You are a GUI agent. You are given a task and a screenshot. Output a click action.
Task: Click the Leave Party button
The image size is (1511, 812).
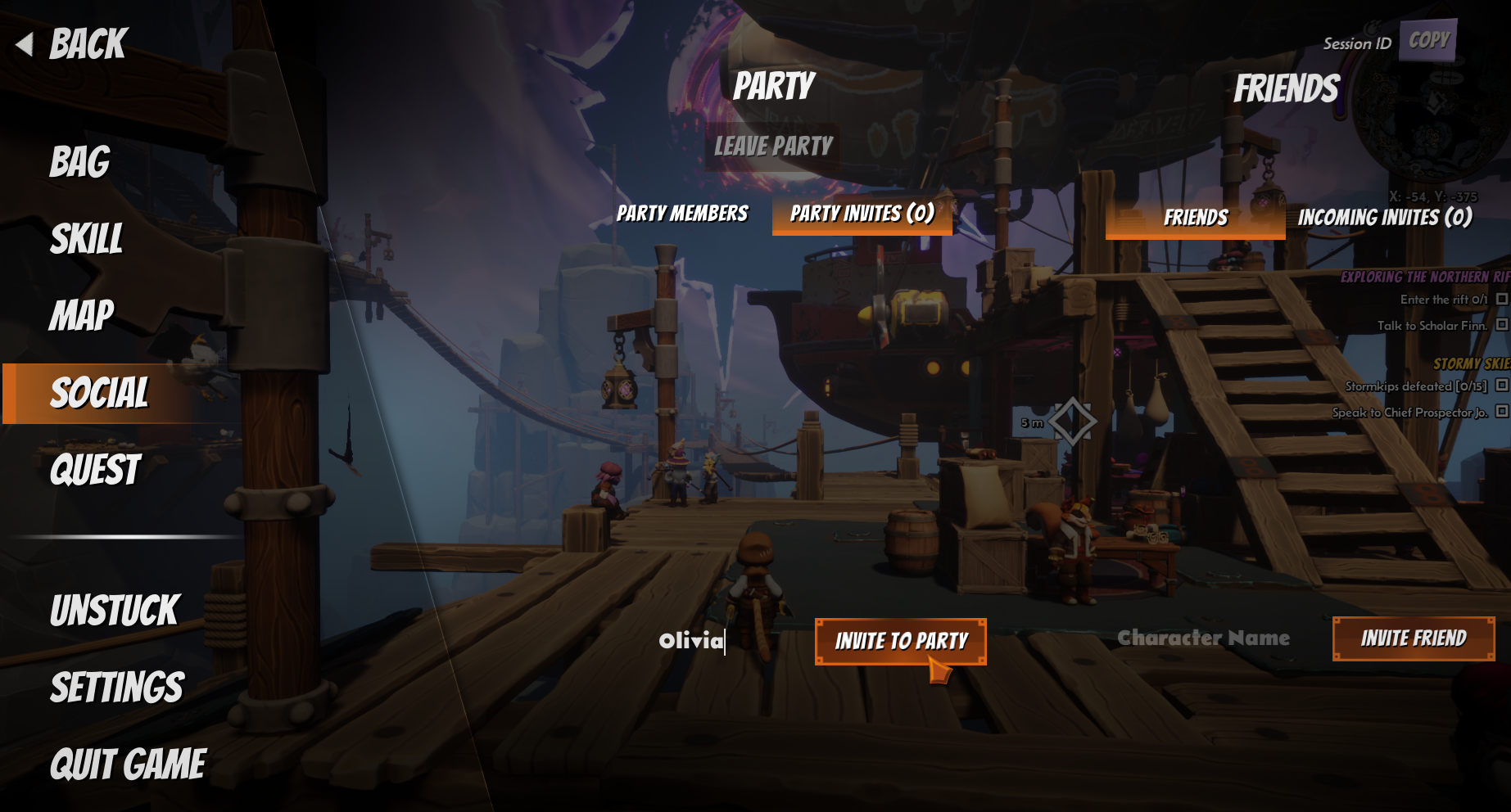click(773, 147)
